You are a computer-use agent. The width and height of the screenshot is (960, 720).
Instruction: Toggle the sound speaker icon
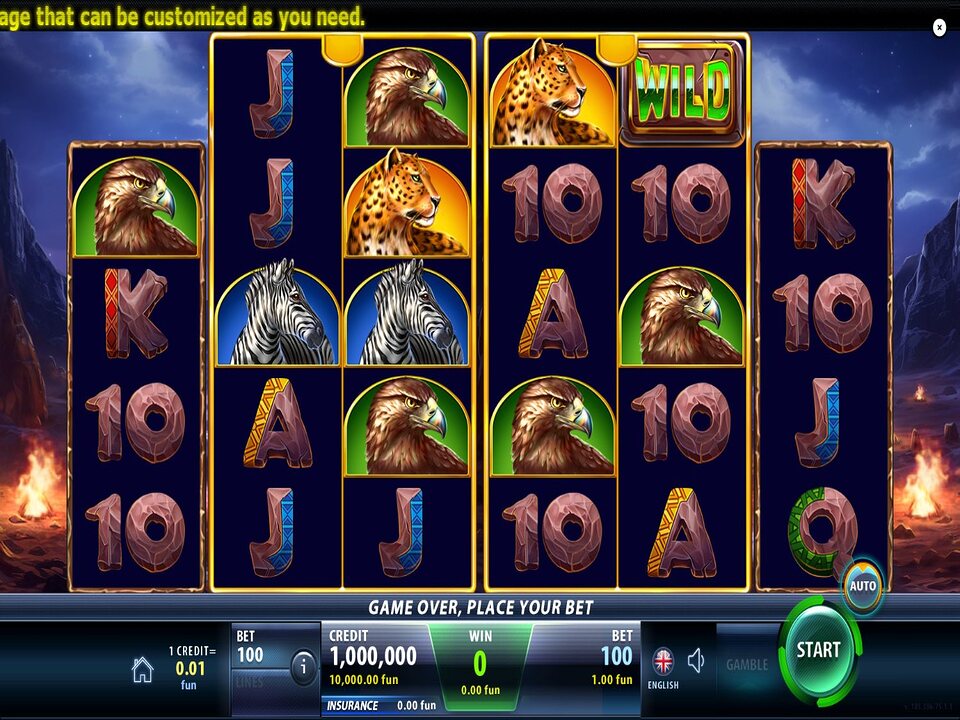click(x=697, y=660)
